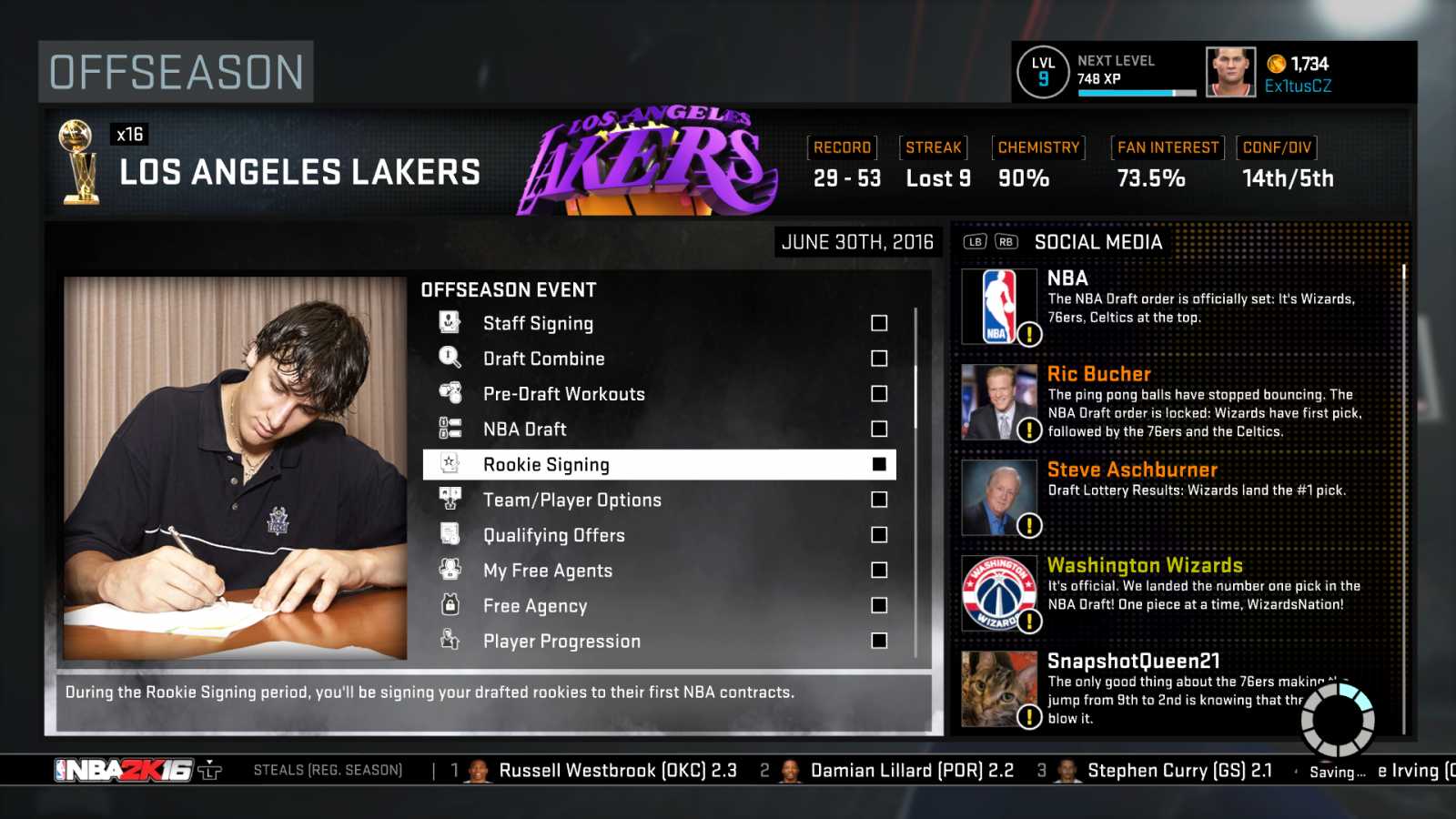Click the Washington Wizards team logo
This screenshot has height=819, width=1456.
(998, 592)
